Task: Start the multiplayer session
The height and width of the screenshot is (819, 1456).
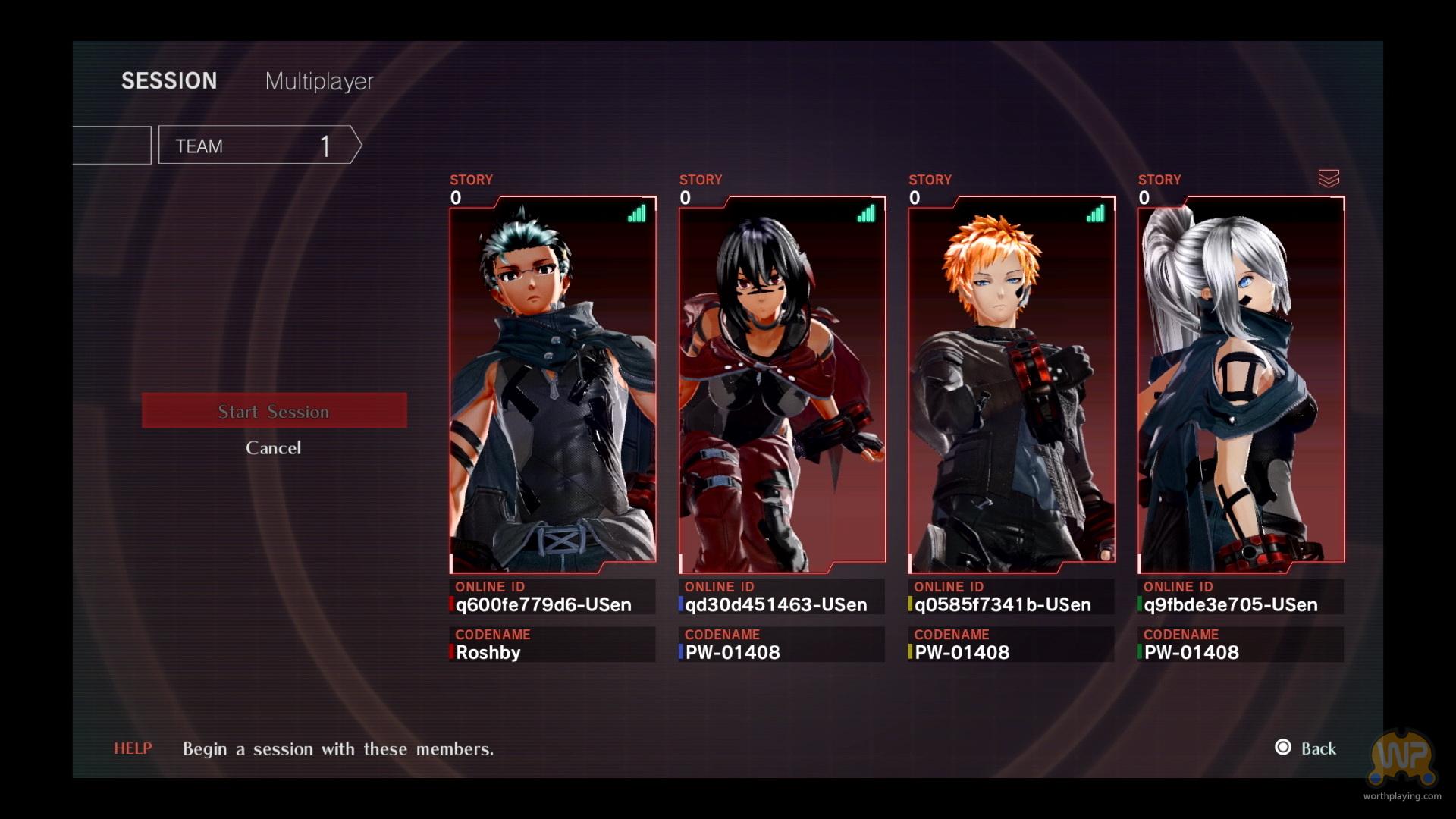Action: coord(274,411)
